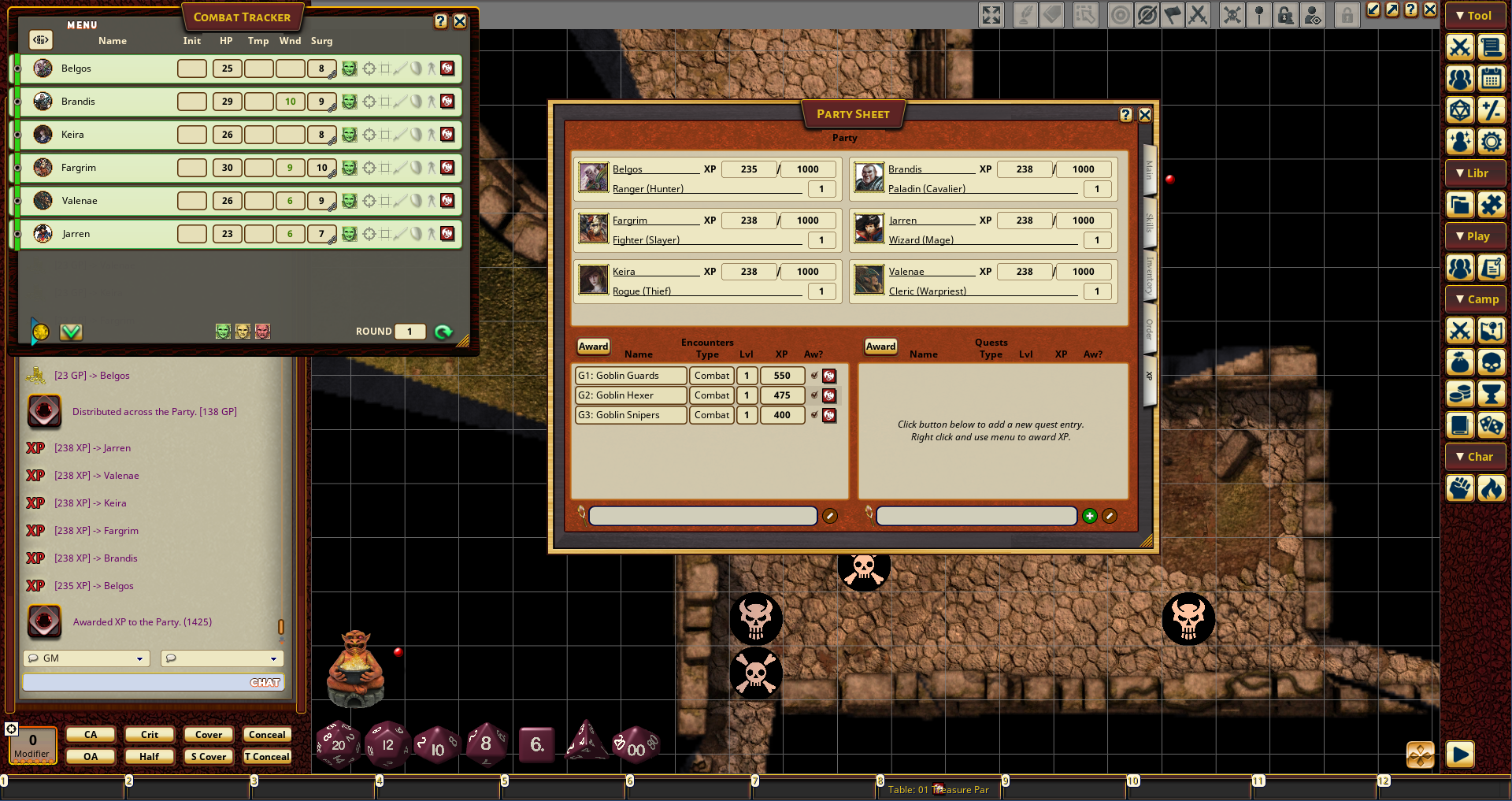The height and width of the screenshot is (801, 1512).
Task: Open Combat Tracker Menu
Action: 82,25
